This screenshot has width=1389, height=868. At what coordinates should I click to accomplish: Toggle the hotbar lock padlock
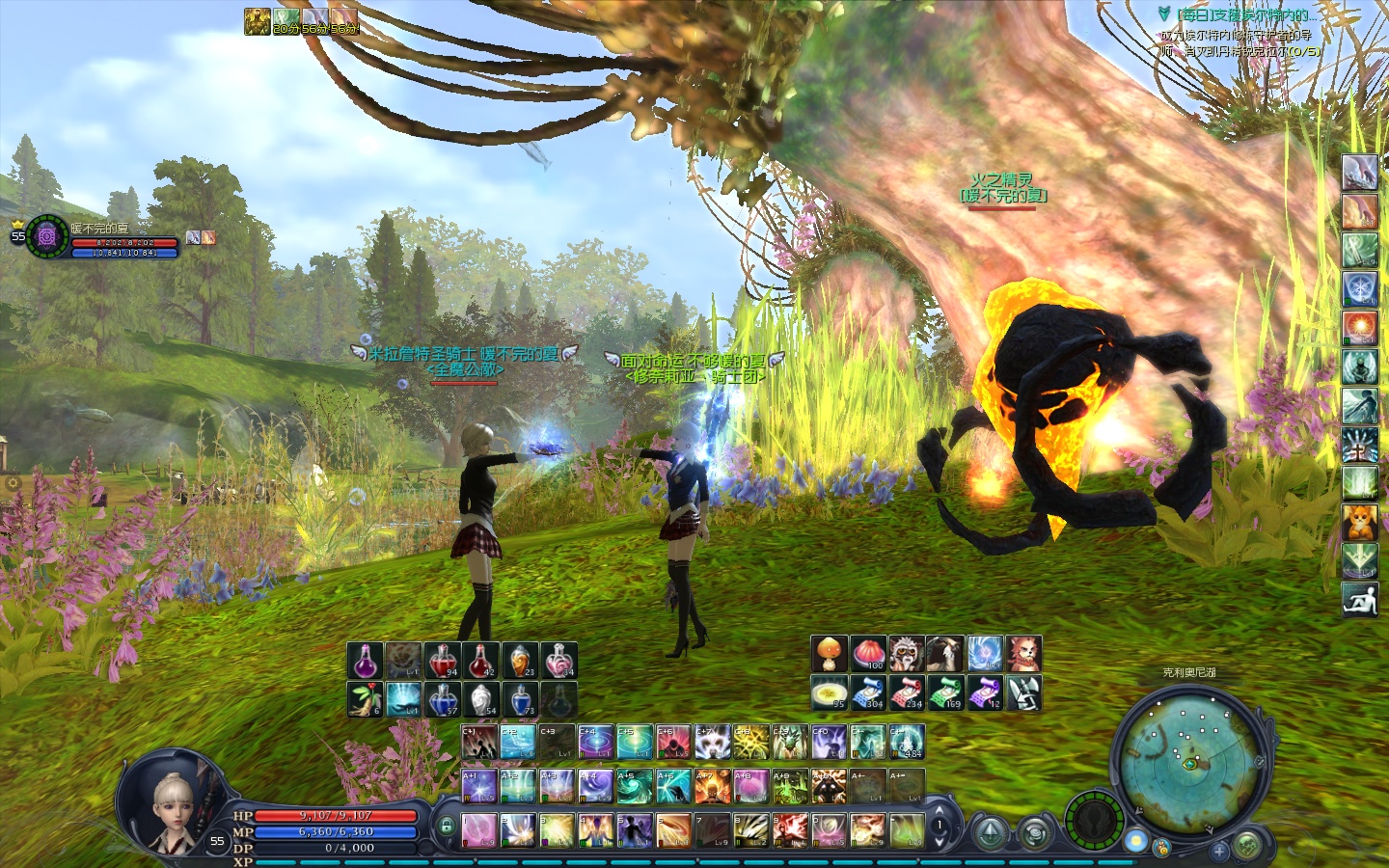point(446,827)
